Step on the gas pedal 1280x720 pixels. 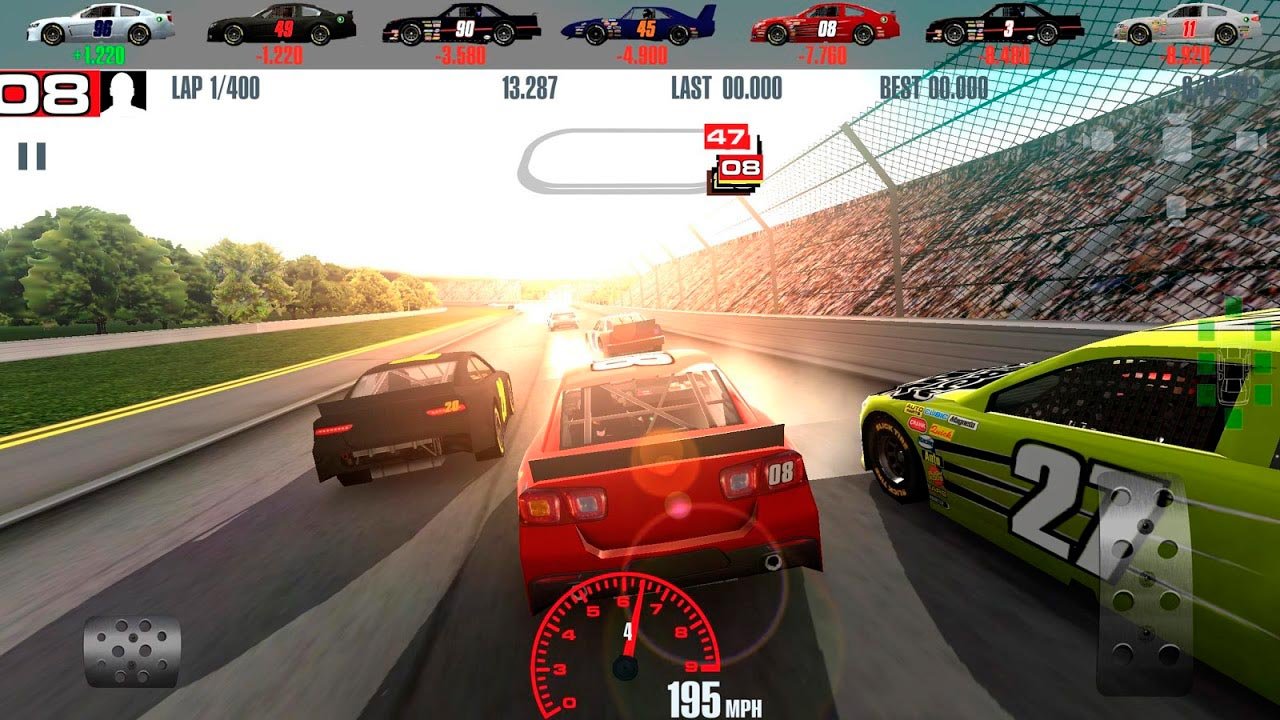[x=1144, y=585]
